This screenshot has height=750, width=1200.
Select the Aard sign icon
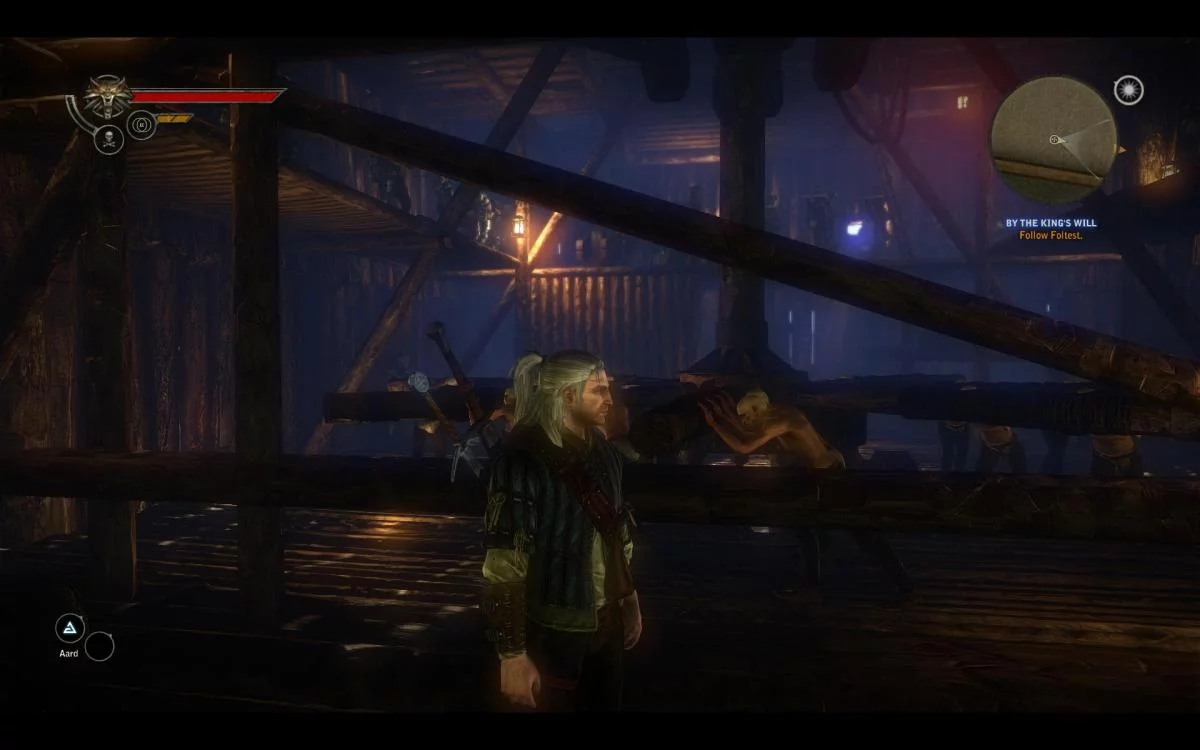click(x=70, y=628)
